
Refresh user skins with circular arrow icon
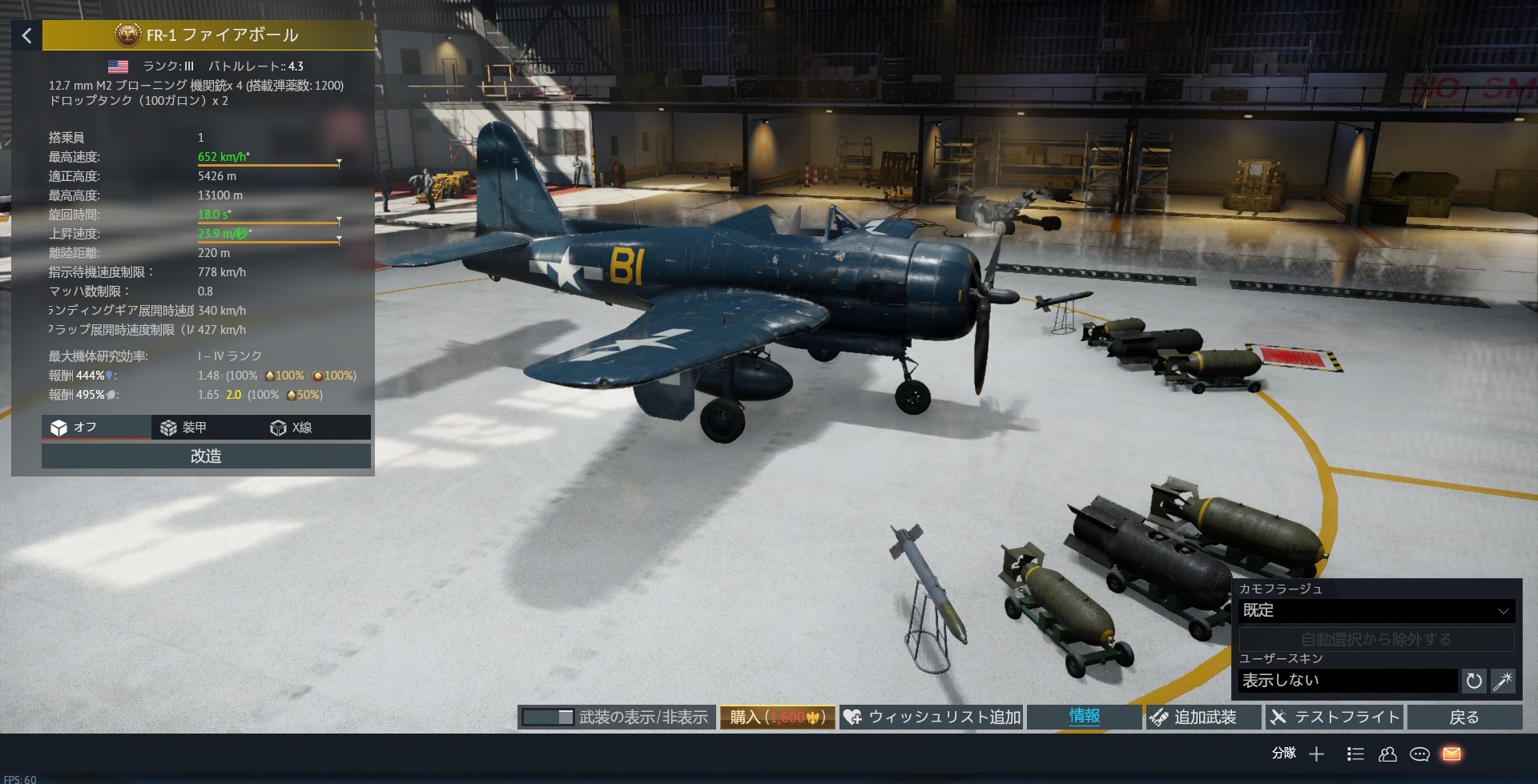1474,681
